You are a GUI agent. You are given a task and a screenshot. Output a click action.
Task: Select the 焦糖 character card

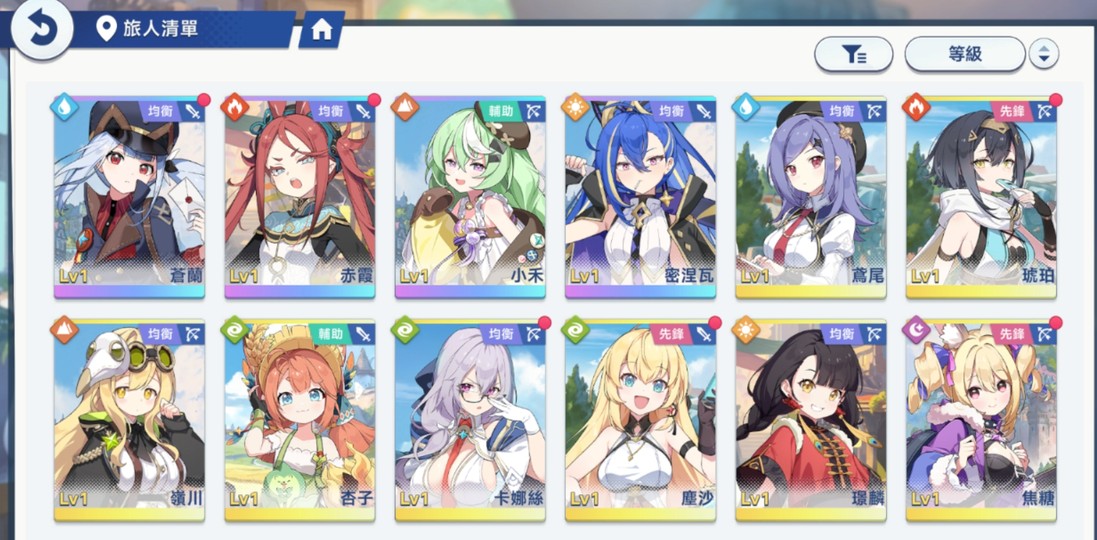click(981, 420)
